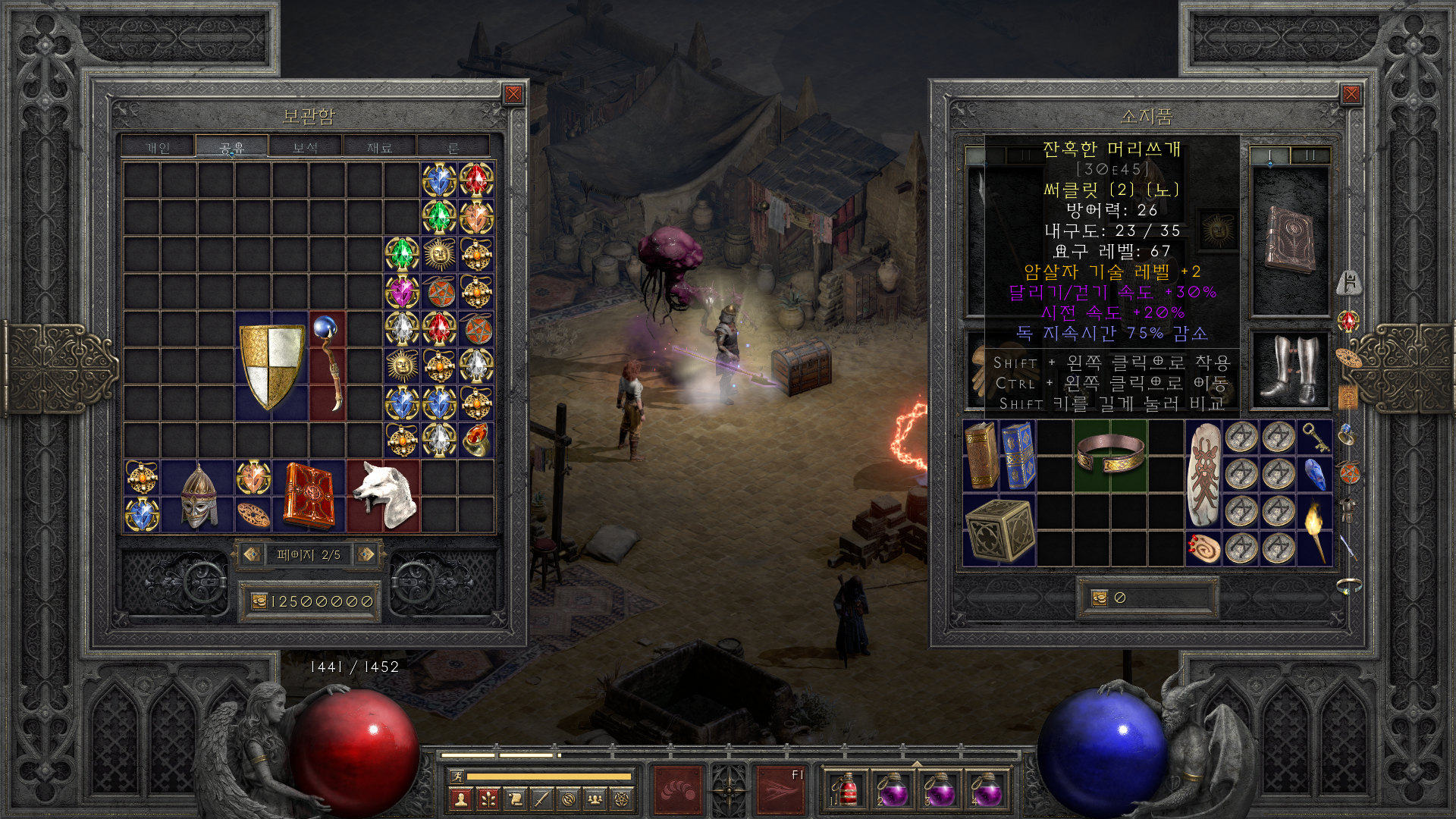Select the blue tome in inventory
The height and width of the screenshot is (819, 1456).
[1018, 456]
